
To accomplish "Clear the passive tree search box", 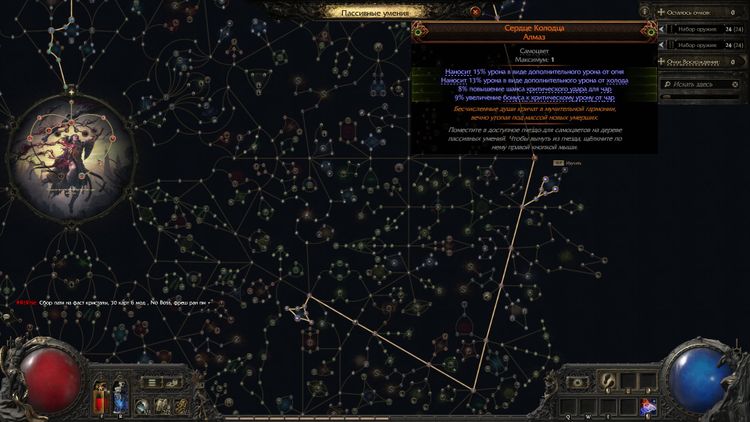I will [x=737, y=84].
